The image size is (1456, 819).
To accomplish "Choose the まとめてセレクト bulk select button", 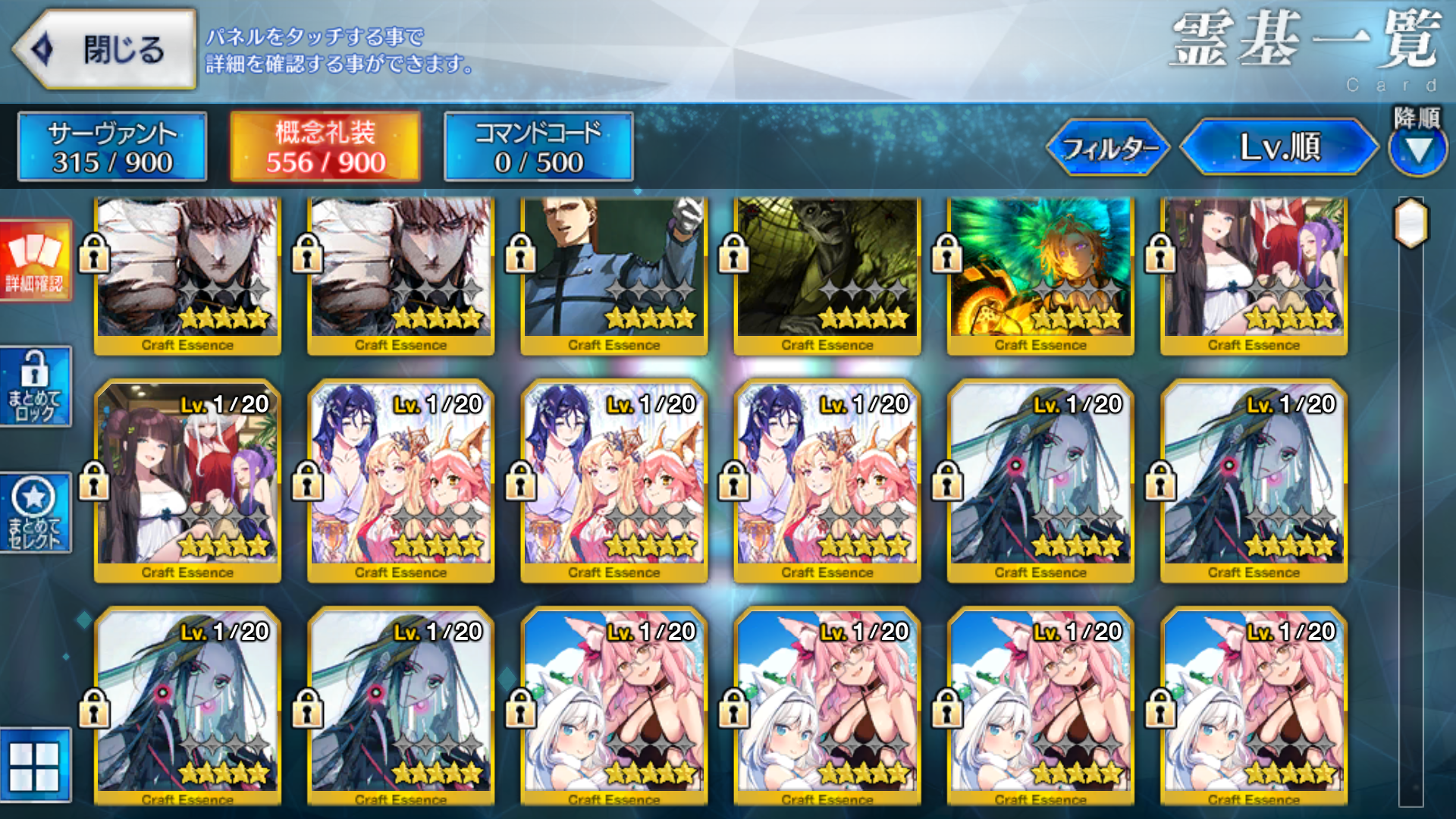I will tap(36, 513).
